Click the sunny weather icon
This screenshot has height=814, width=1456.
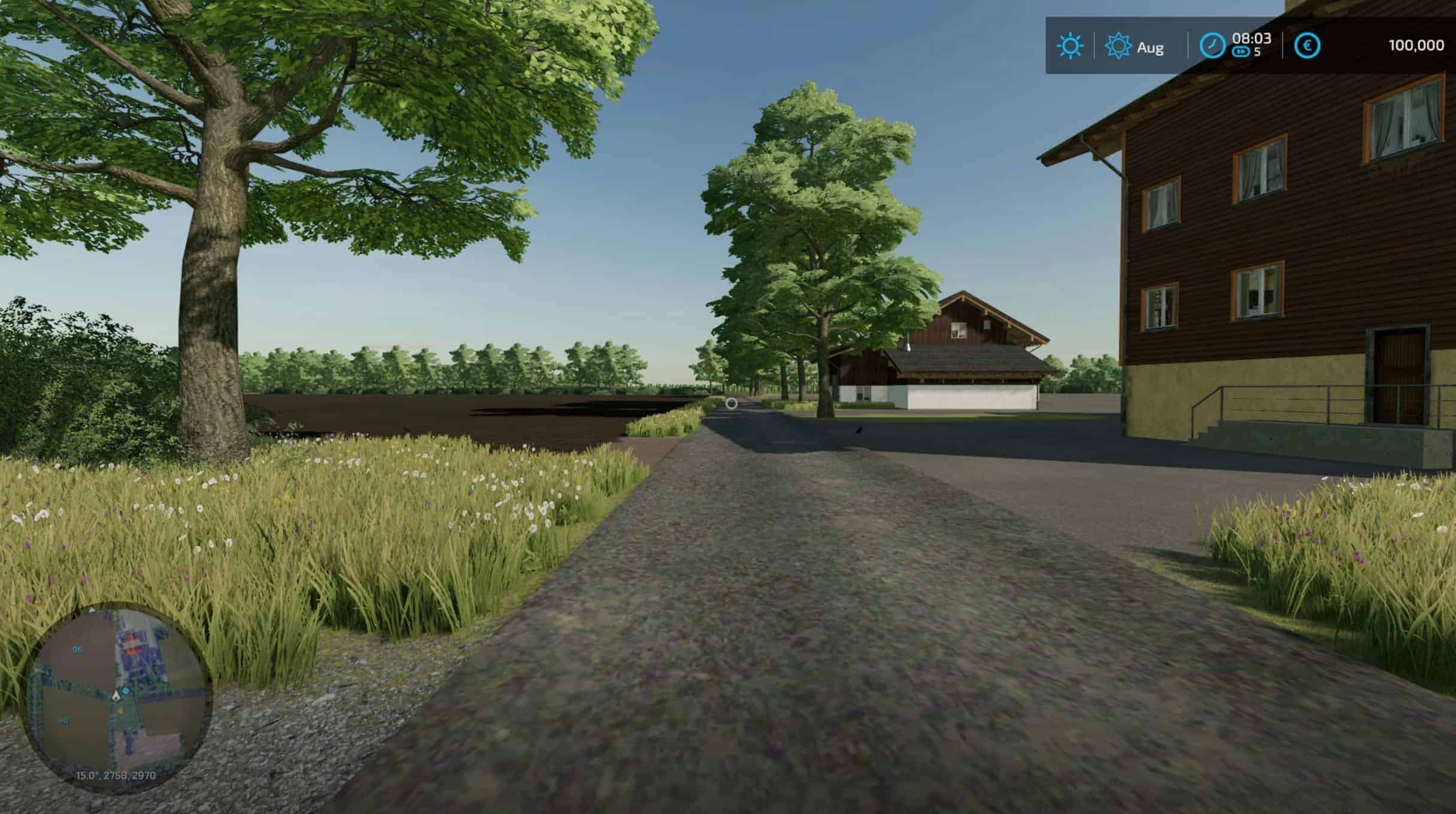pos(1070,46)
